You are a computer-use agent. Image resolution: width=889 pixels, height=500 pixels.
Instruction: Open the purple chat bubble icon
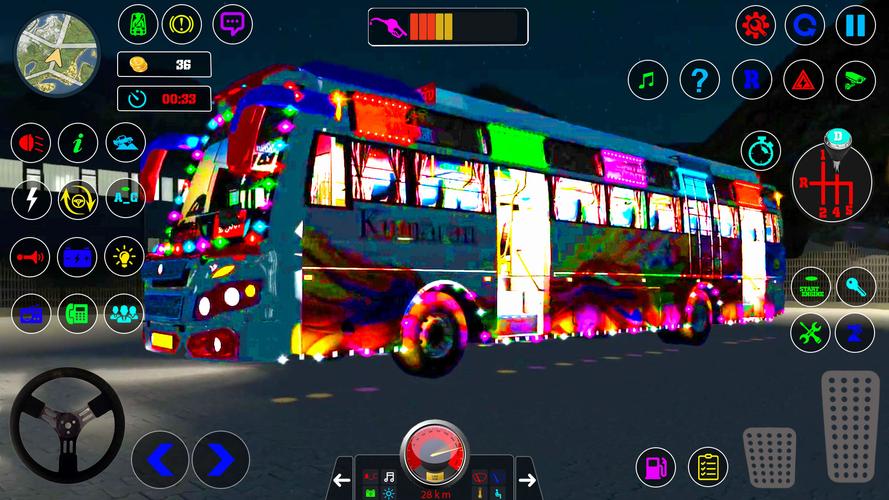coord(233,23)
